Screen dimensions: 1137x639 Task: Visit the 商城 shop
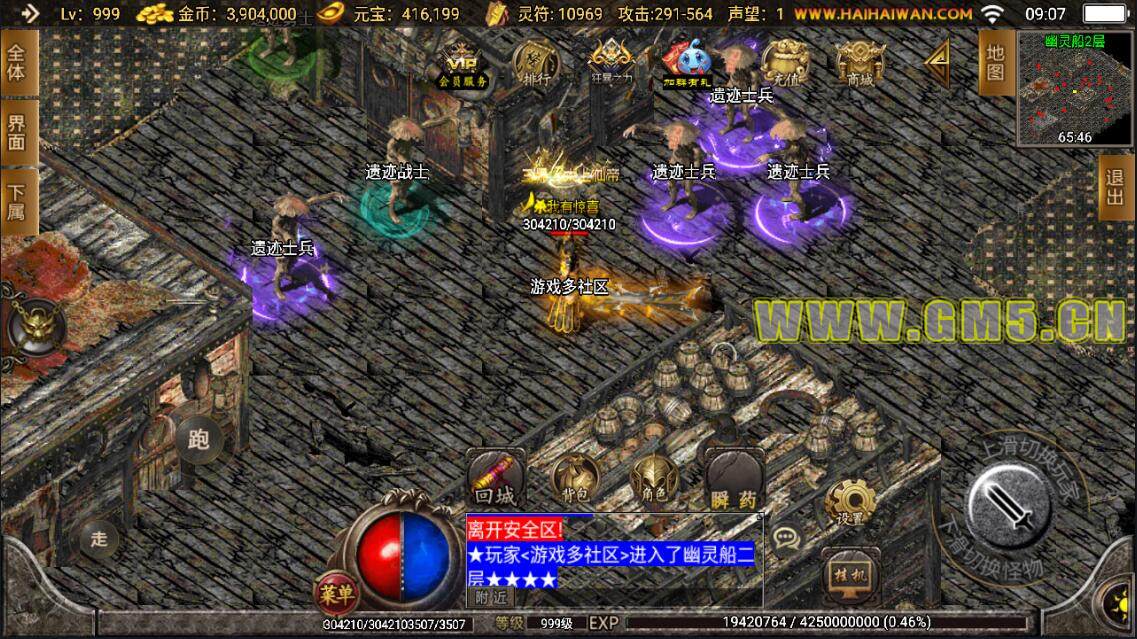point(860,62)
